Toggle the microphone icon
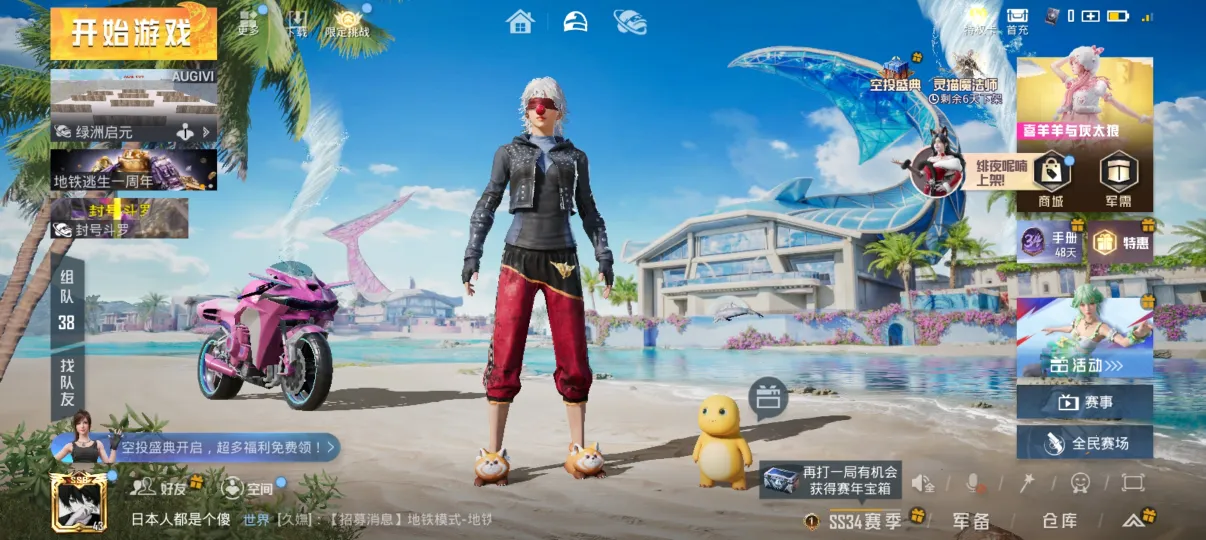1206x540 pixels. click(972, 483)
